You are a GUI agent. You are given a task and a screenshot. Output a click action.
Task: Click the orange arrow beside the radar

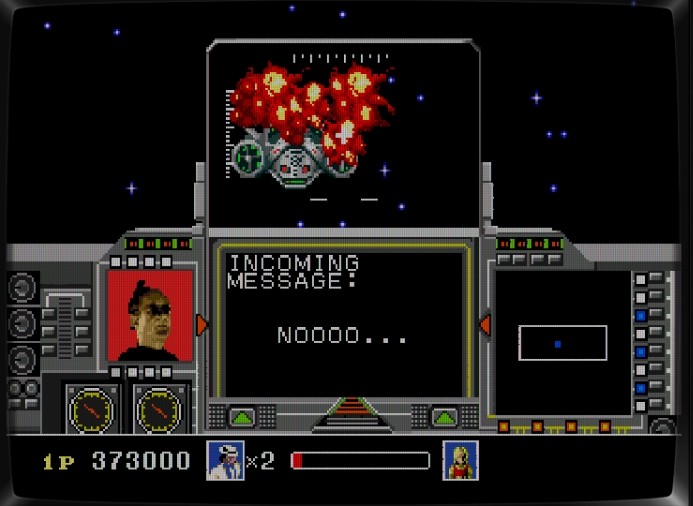click(484, 325)
